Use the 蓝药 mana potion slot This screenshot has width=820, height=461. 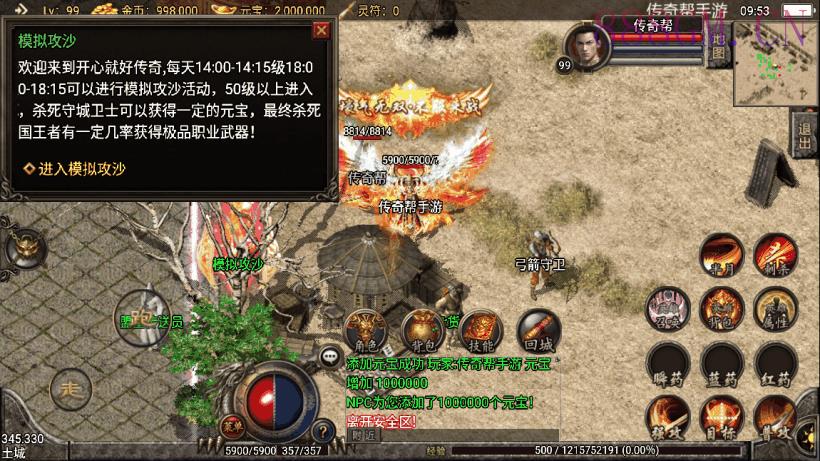(x=720, y=363)
